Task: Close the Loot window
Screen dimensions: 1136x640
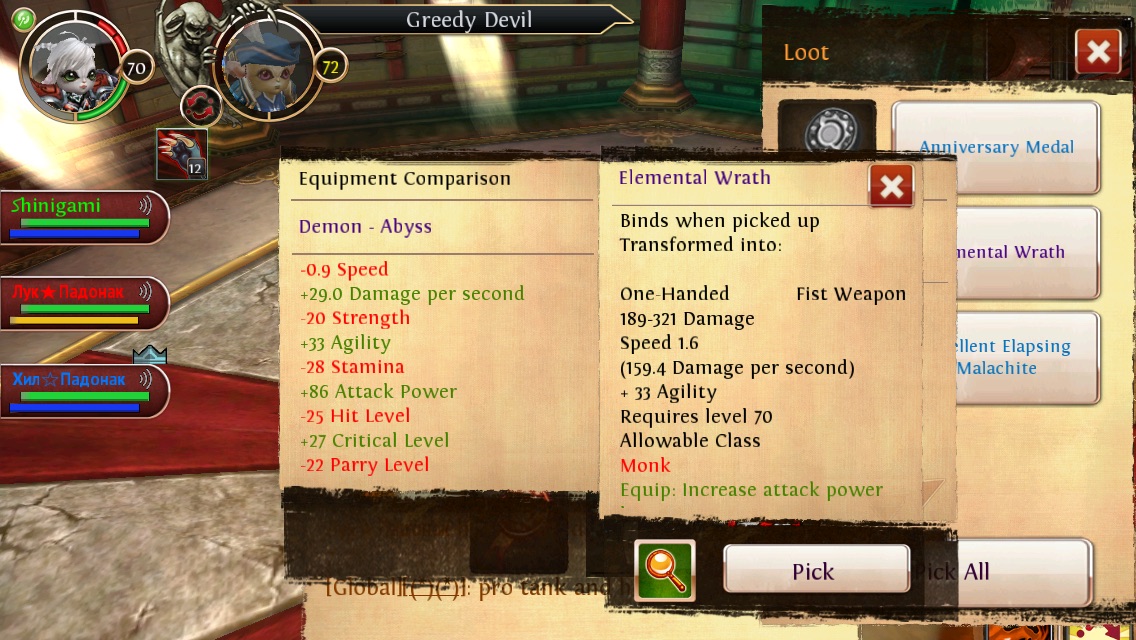Action: click(x=1097, y=52)
